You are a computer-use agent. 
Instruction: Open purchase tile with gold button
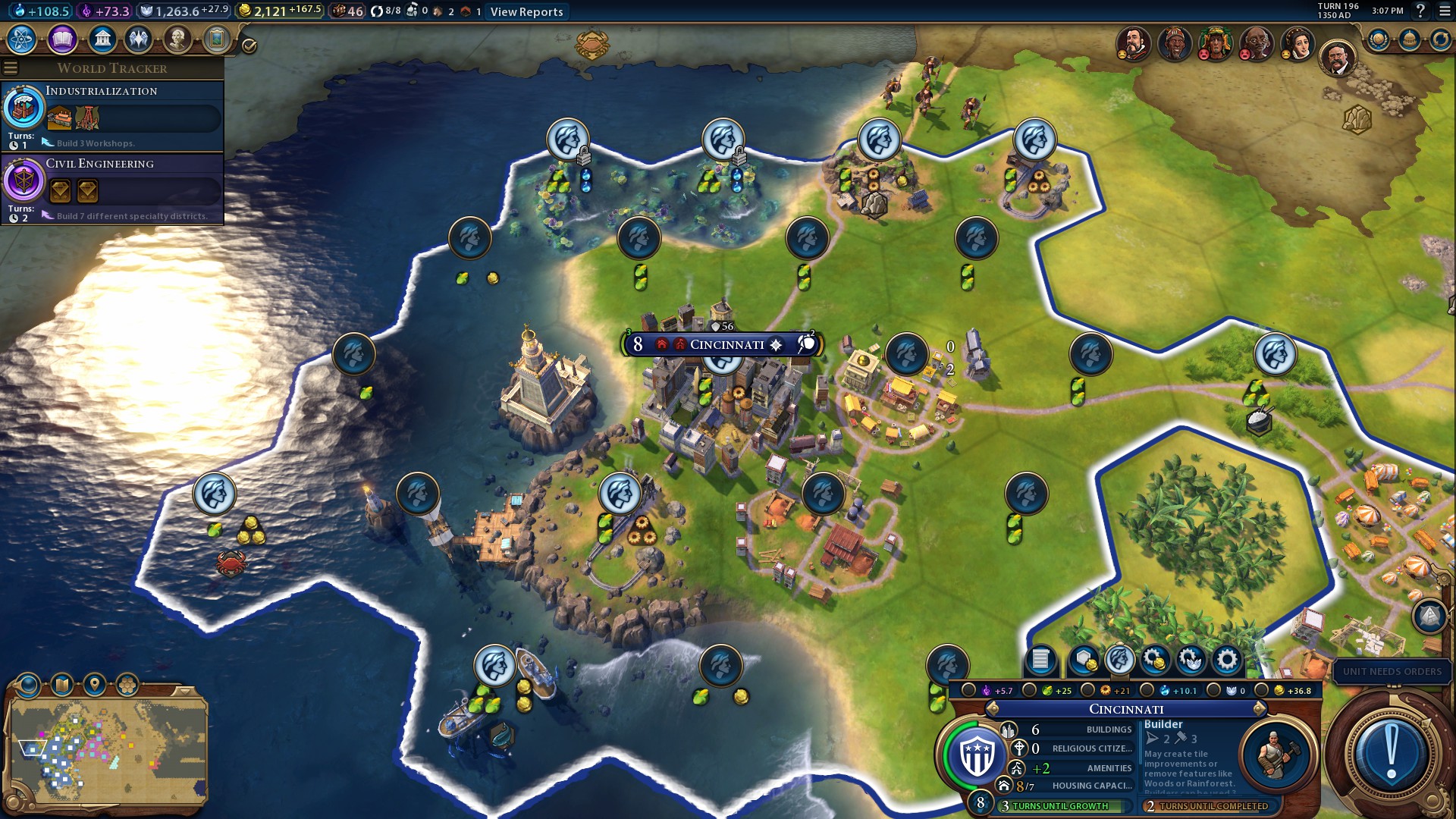(x=1084, y=660)
